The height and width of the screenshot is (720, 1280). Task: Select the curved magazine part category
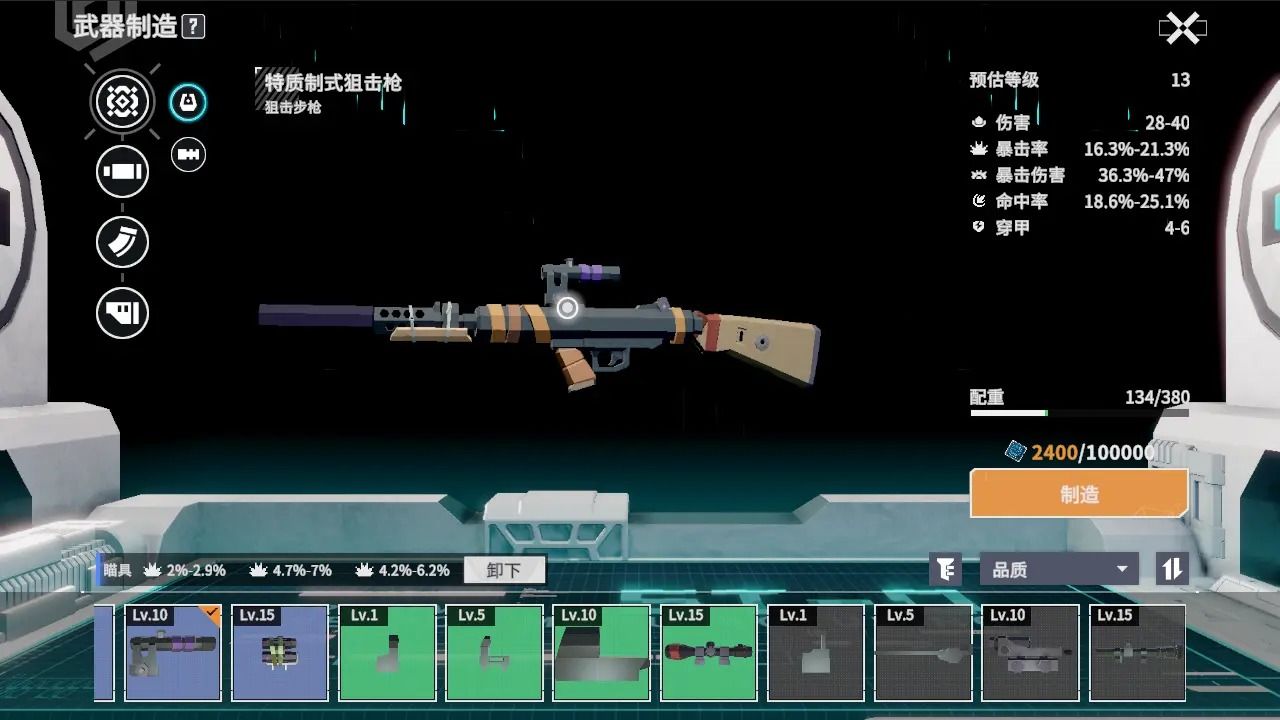(x=123, y=242)
